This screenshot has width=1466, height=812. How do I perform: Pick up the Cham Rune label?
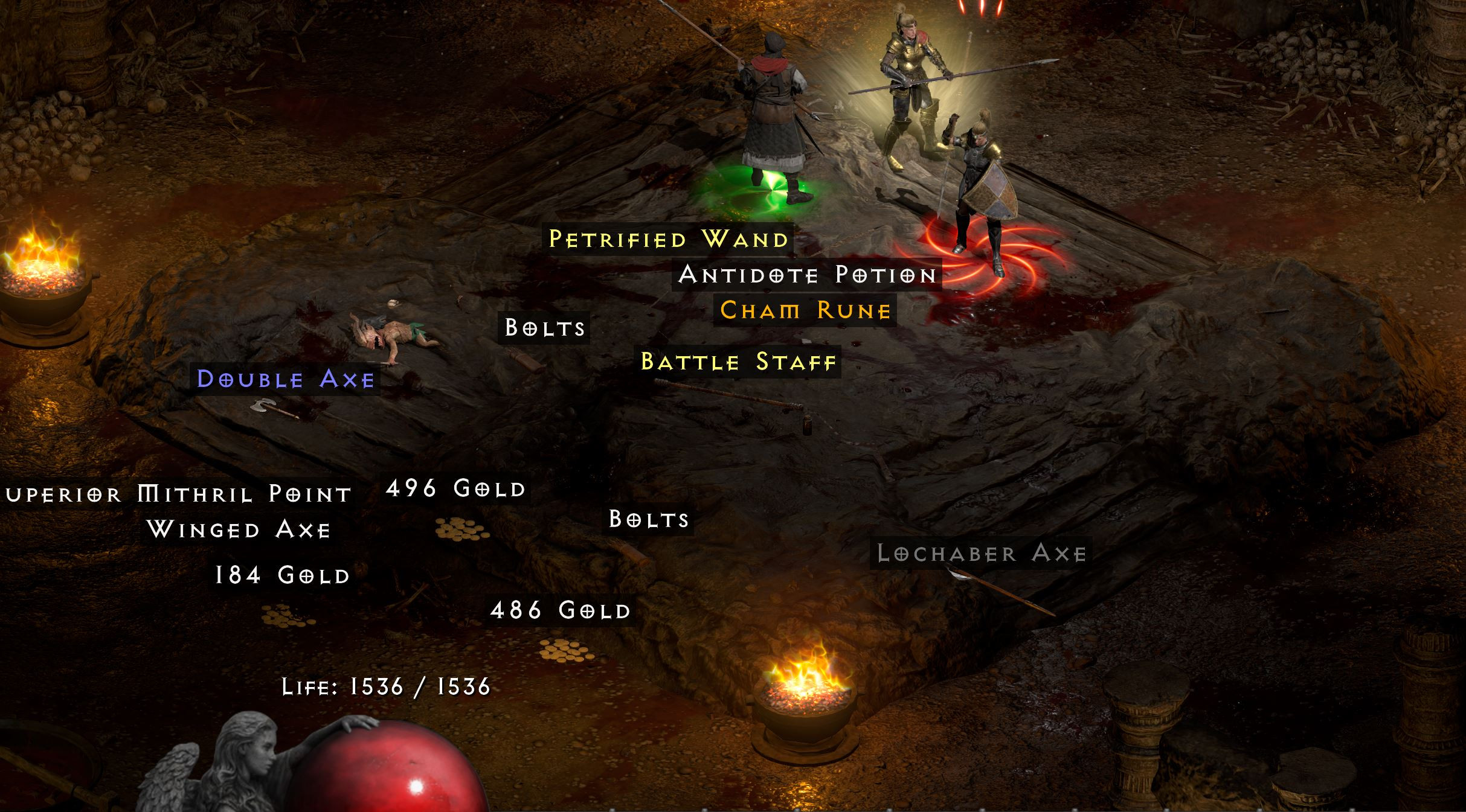pyautogui.click(x=805, y=310)
